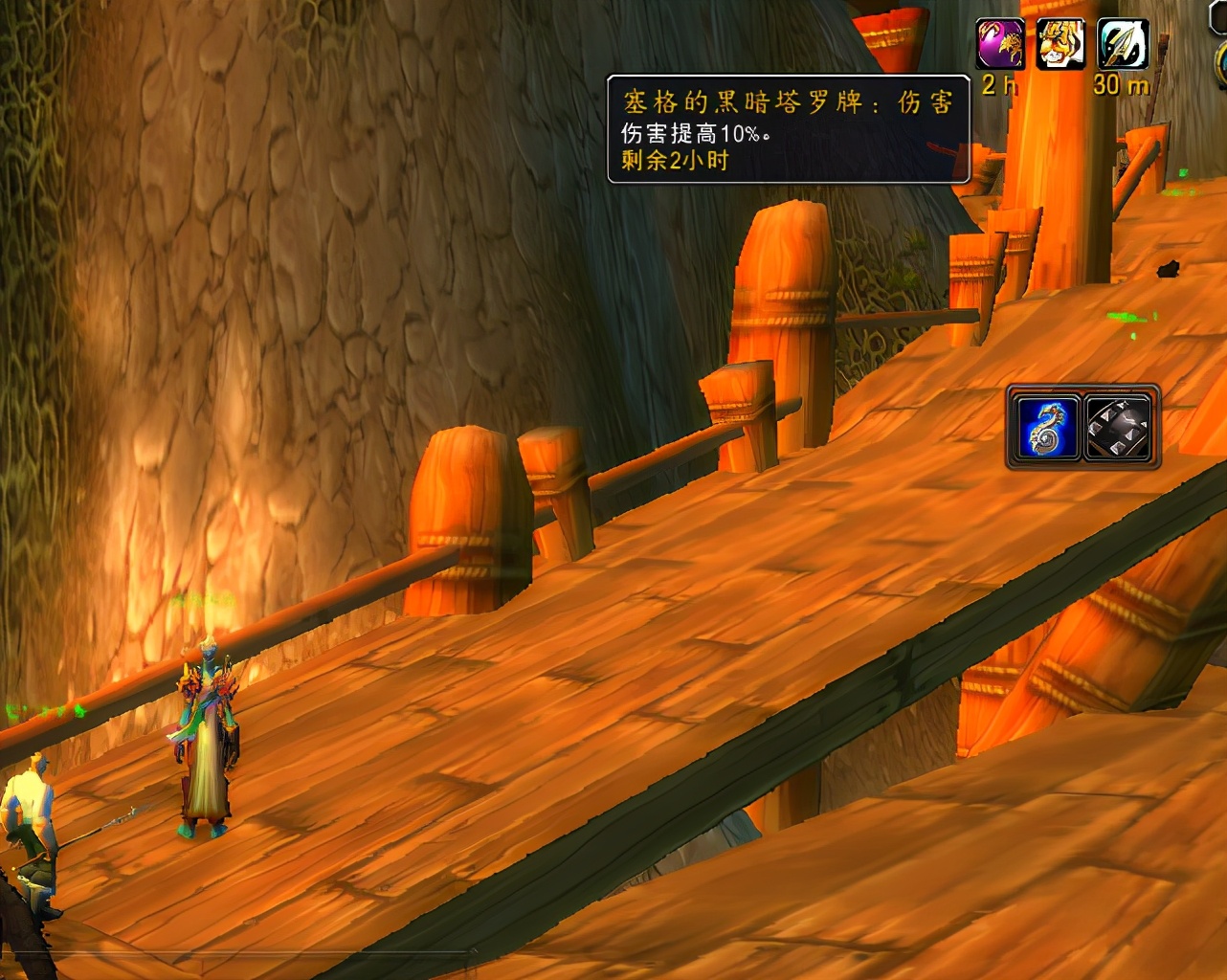Select the tiger aspect buff icon

coord(1060,44)
